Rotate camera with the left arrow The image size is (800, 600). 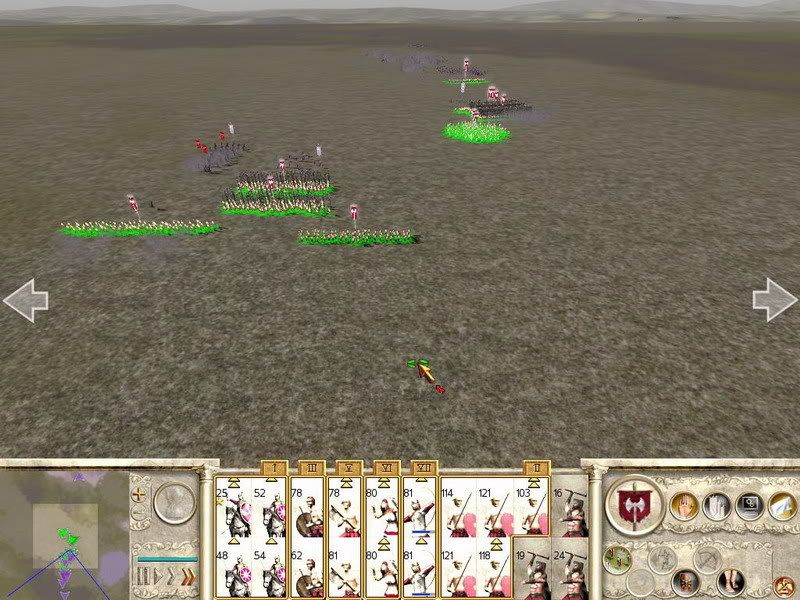(x=25, y=300)
